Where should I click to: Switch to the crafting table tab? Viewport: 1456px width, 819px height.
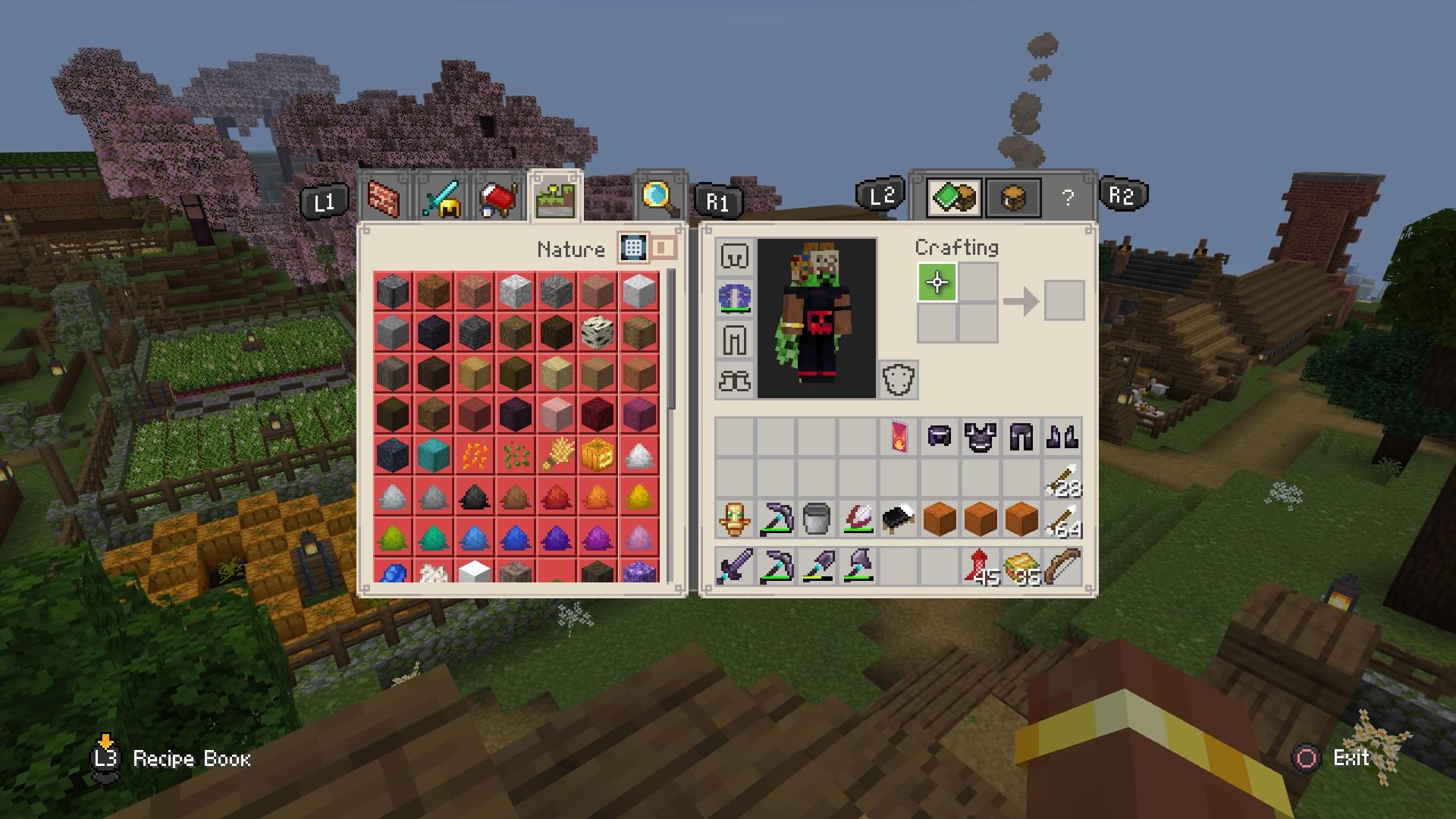click(x=1014, y=199)
